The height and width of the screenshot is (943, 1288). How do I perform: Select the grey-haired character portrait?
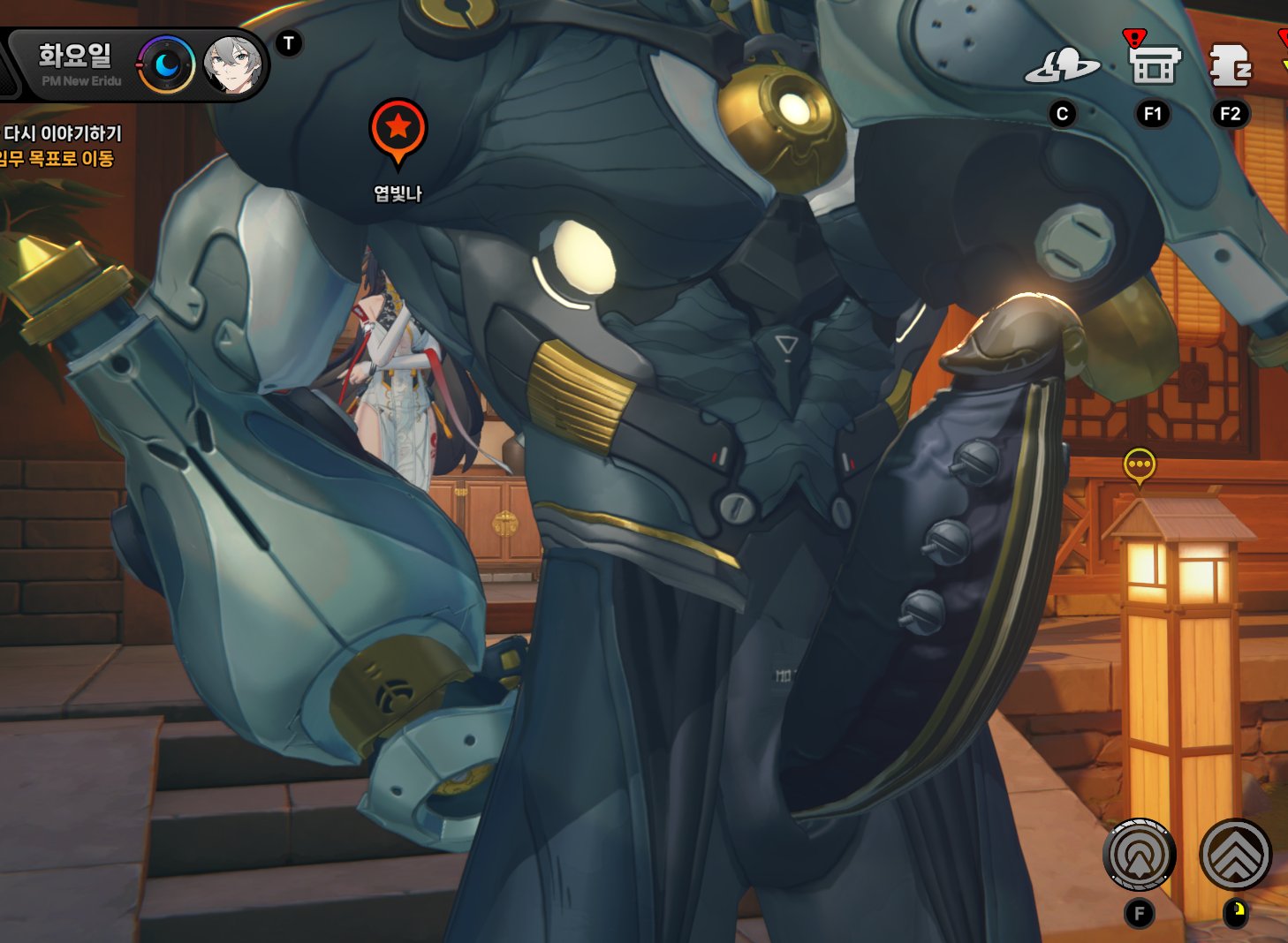(232, 65)
